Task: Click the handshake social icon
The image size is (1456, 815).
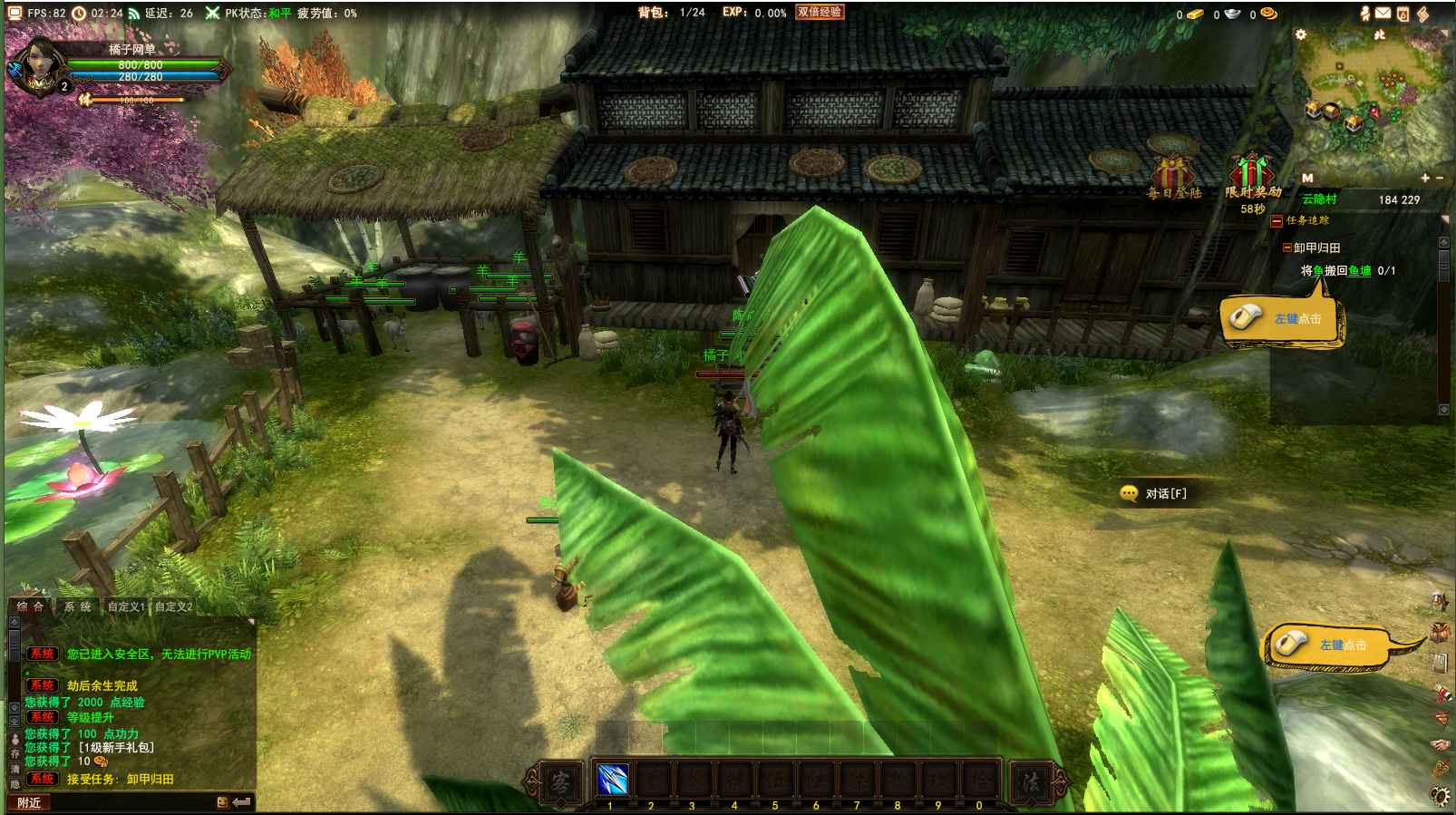Action: (1440, 745)
